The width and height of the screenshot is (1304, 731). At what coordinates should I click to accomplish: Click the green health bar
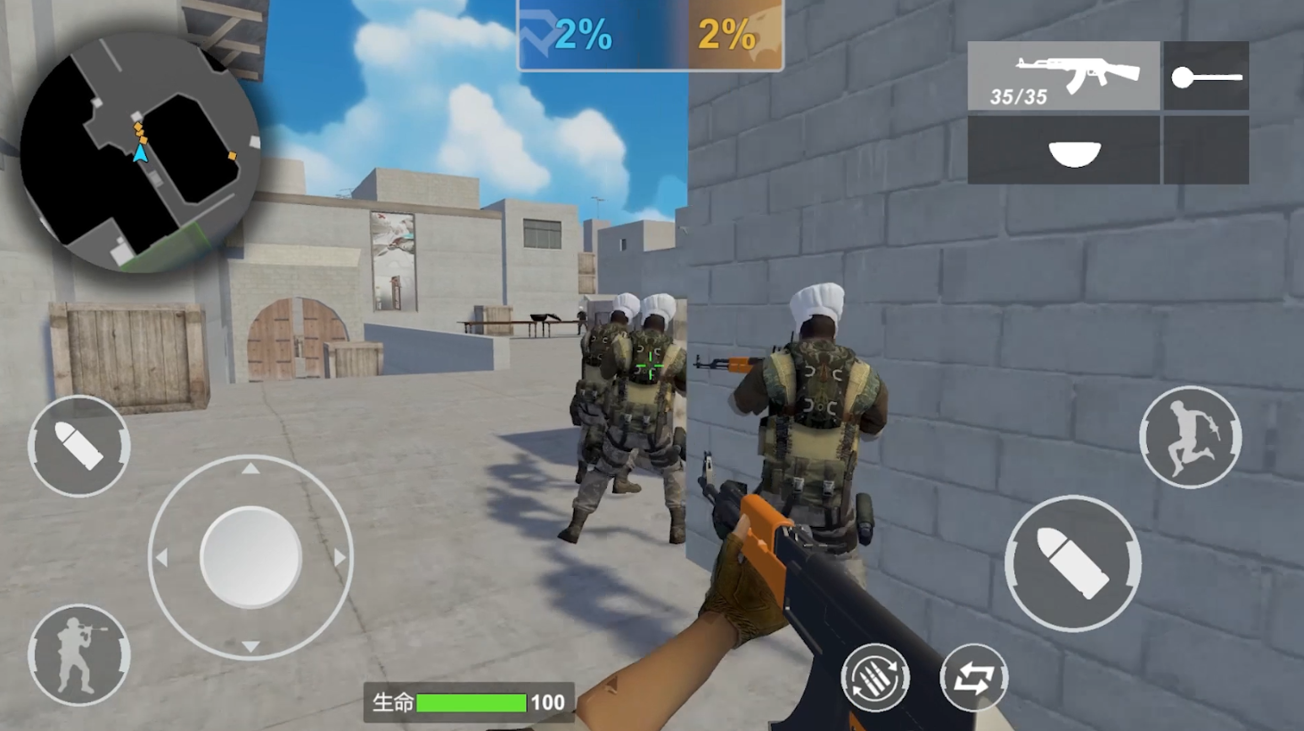[x=470, y=701]
